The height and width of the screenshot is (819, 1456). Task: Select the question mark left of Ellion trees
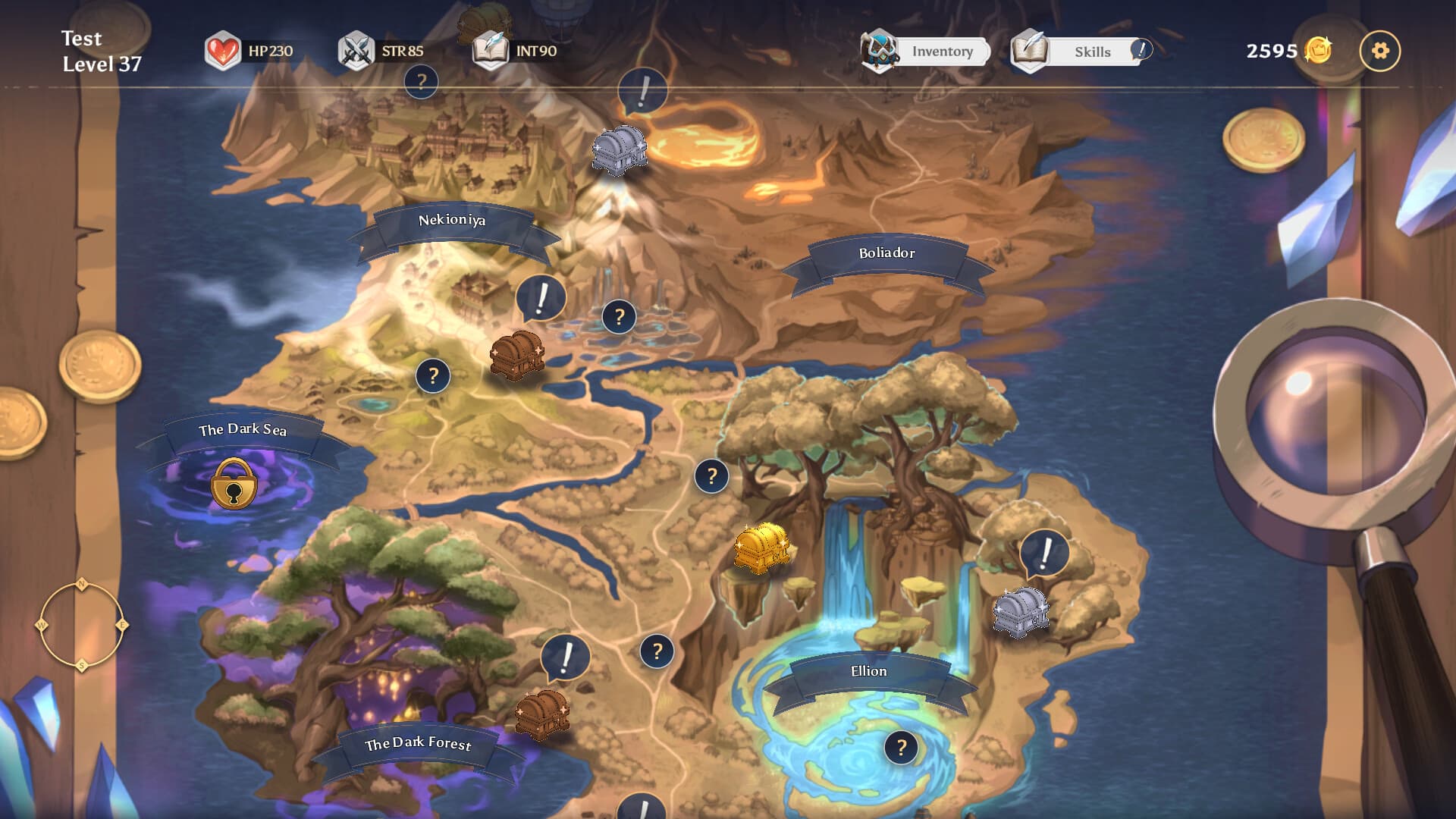711,476
